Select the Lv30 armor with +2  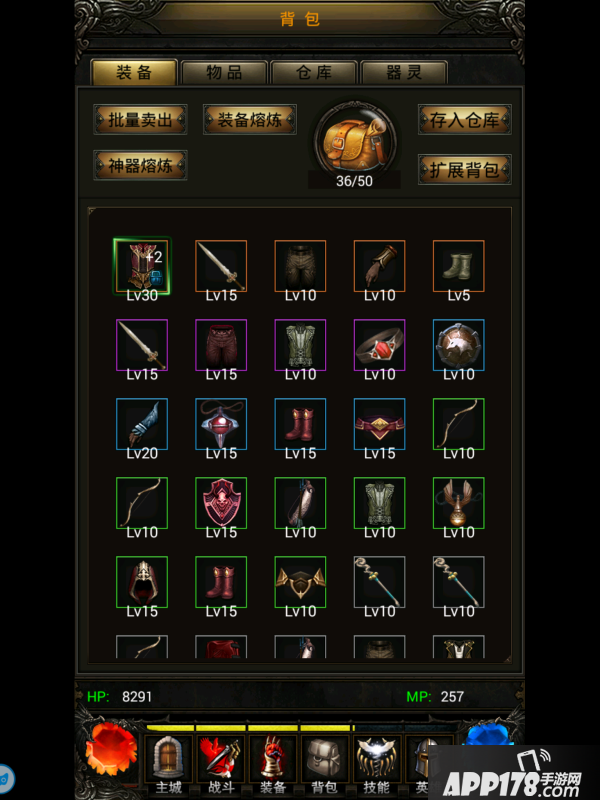[142, 266]
